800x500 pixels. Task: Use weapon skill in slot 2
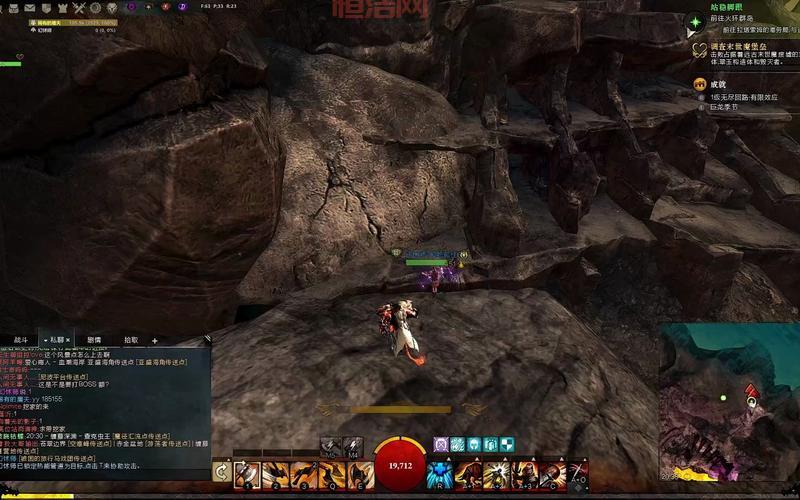tap(276, 474)
